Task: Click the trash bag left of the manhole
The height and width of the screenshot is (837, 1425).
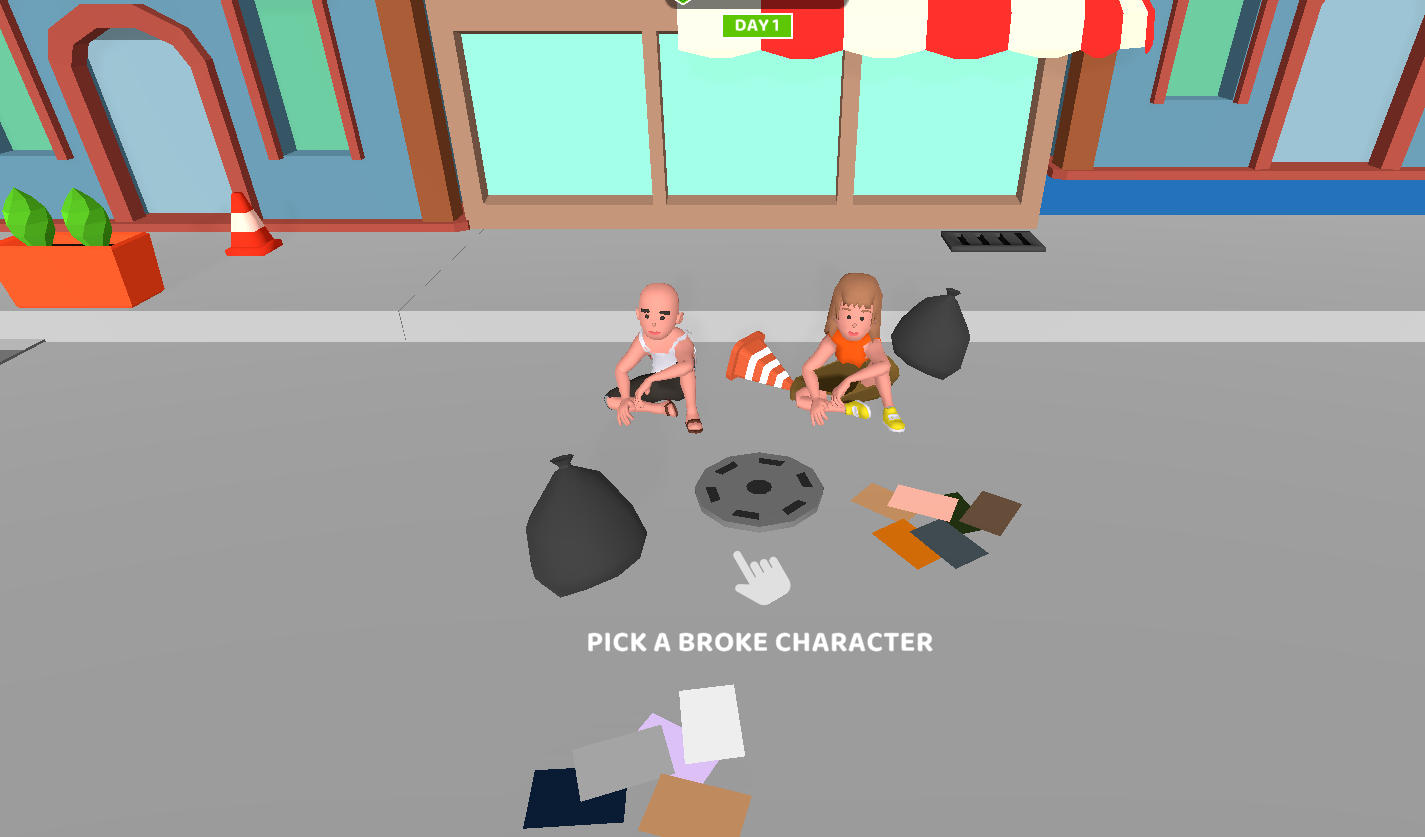Action: (x=585, y=525)
